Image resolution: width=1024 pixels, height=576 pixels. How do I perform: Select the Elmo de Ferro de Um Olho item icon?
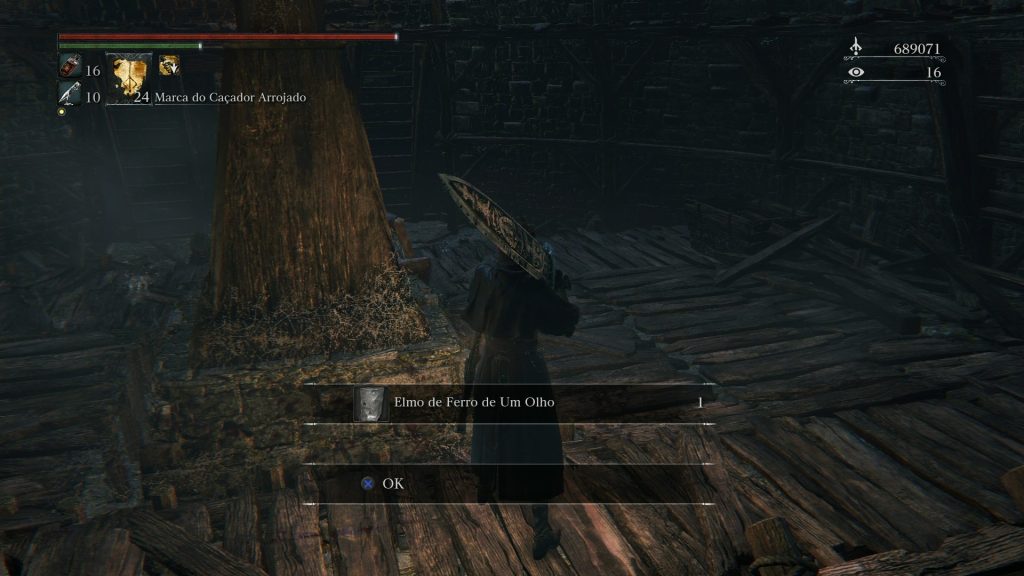[x=370, y=403]
